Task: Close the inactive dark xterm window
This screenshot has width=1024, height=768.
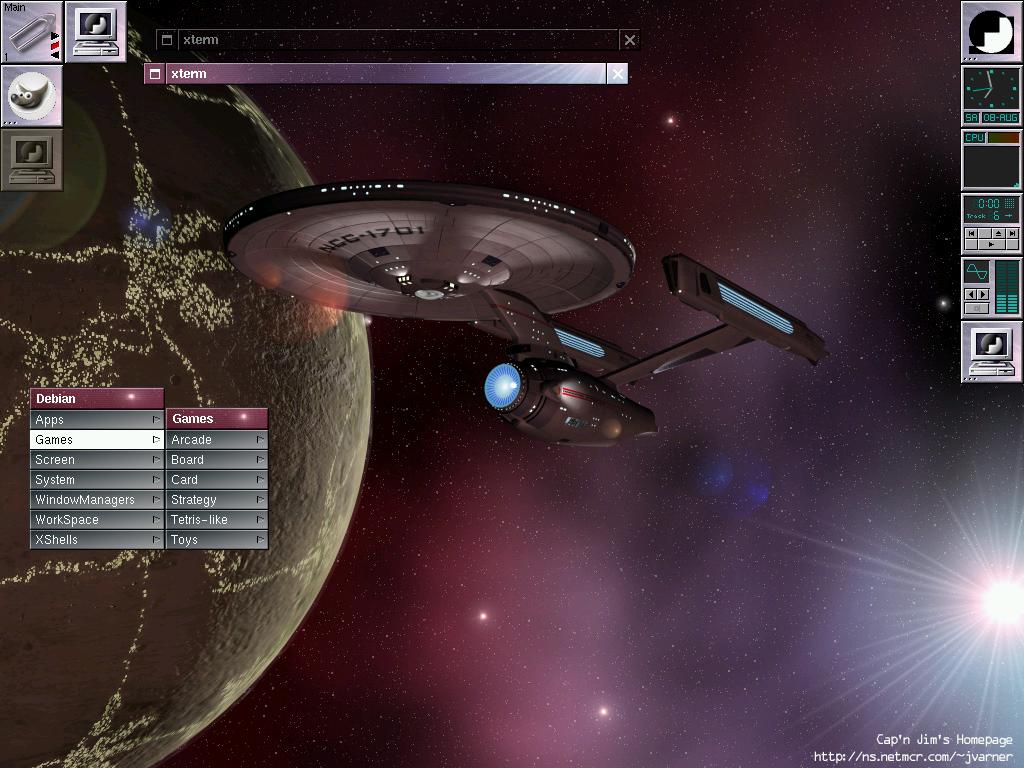Action: tap(629, 40)
